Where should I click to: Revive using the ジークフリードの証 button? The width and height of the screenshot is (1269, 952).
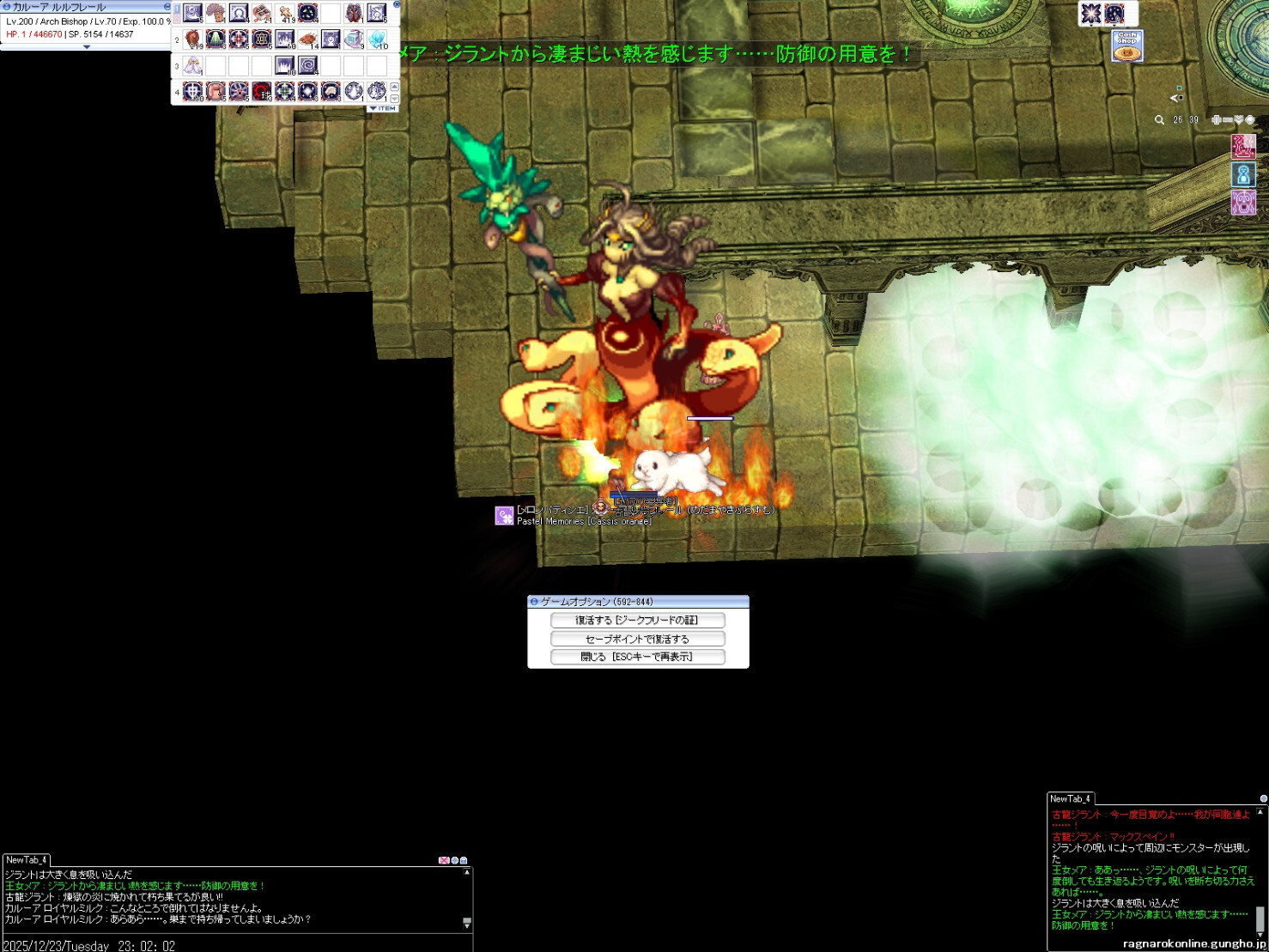pos(637,620)
